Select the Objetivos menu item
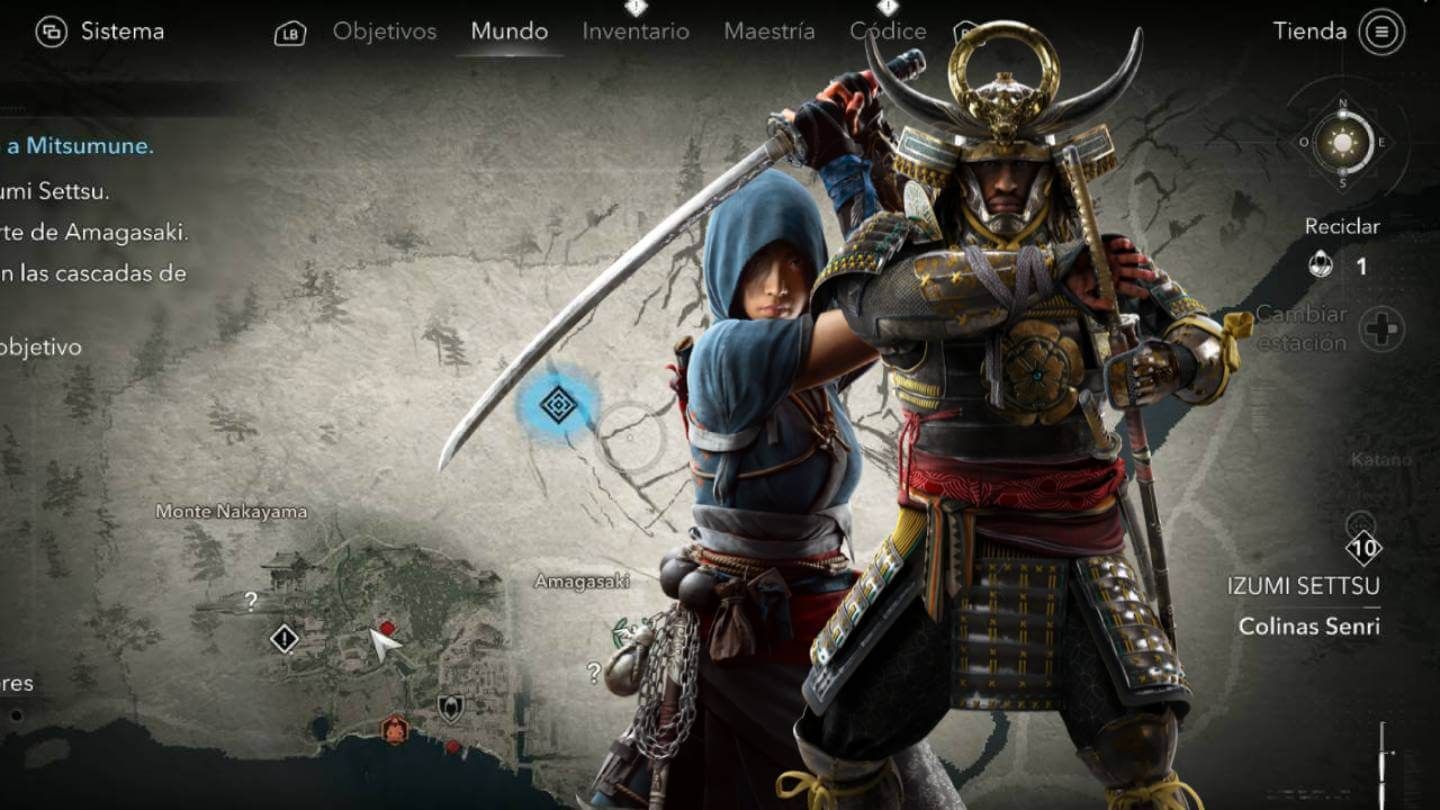 pyautogui.click(x=385, y=31)
